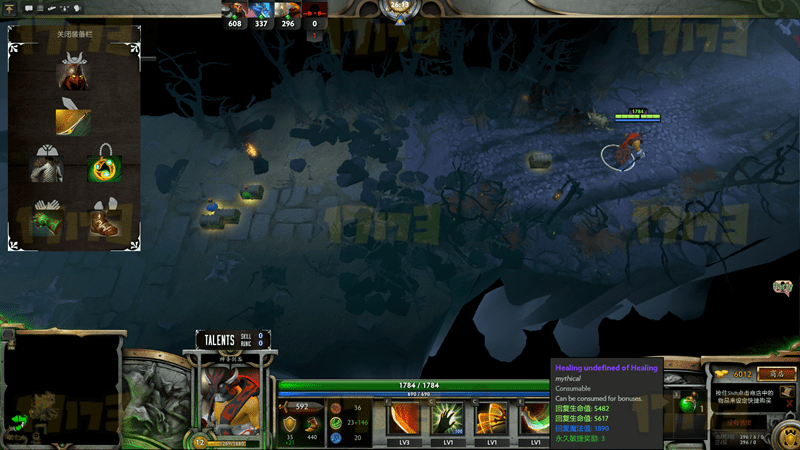
Task: Open the chat bubble icon in top bar
Action: click(29, 8)
